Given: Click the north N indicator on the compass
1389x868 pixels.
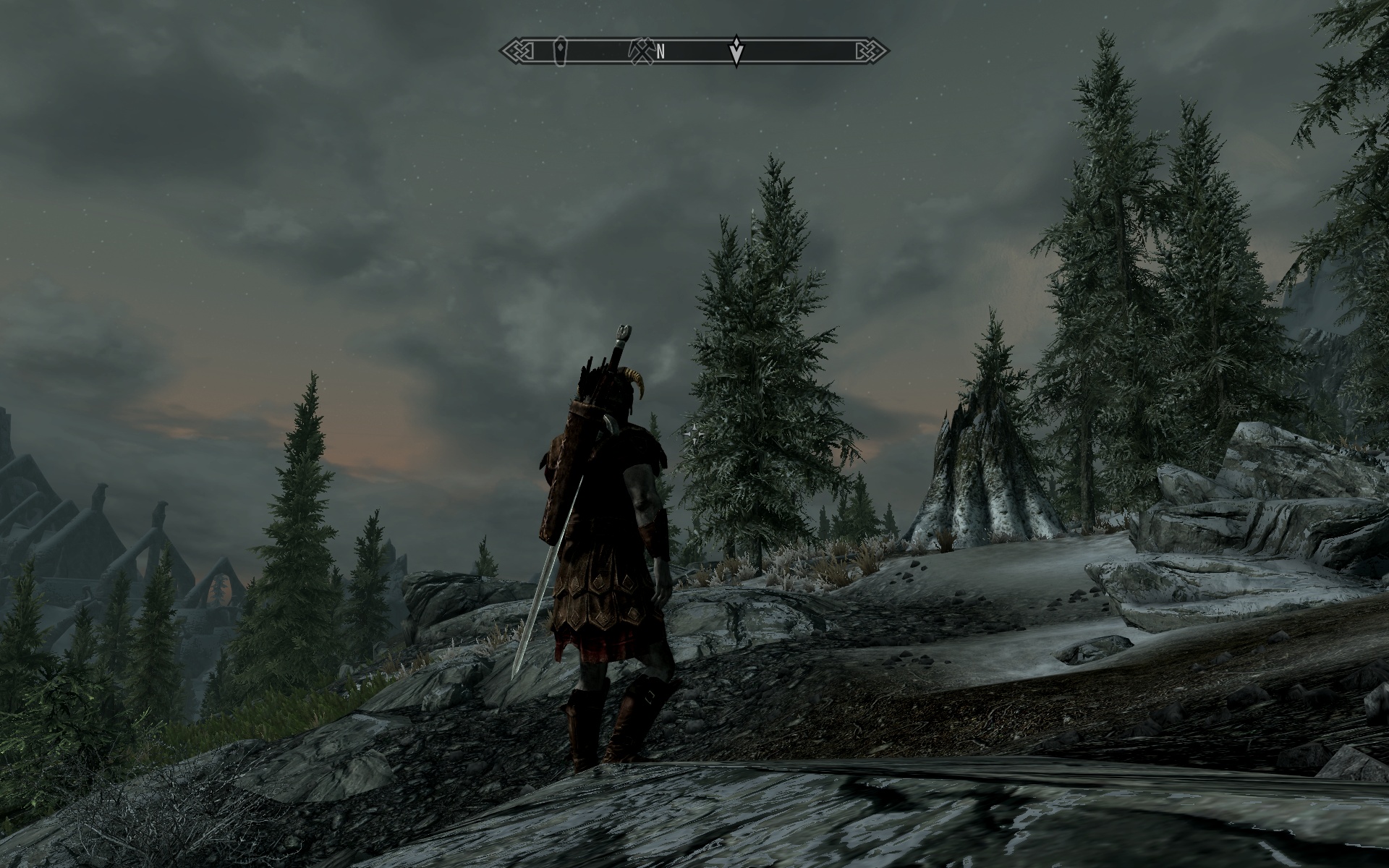Looking at the screenshot, I should 660,51.
